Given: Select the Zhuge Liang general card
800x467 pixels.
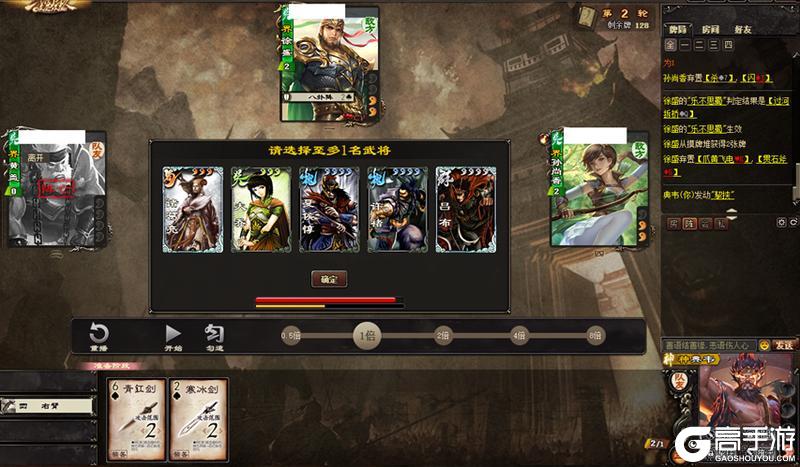Looking at the screenshot, I should (x=191, y=209).
